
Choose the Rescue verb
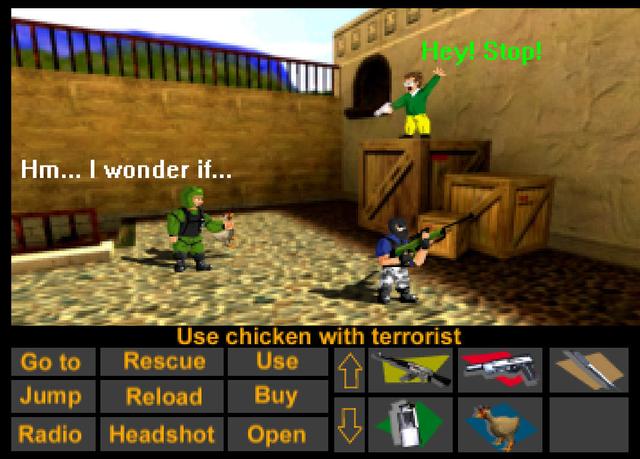point(162,362)
